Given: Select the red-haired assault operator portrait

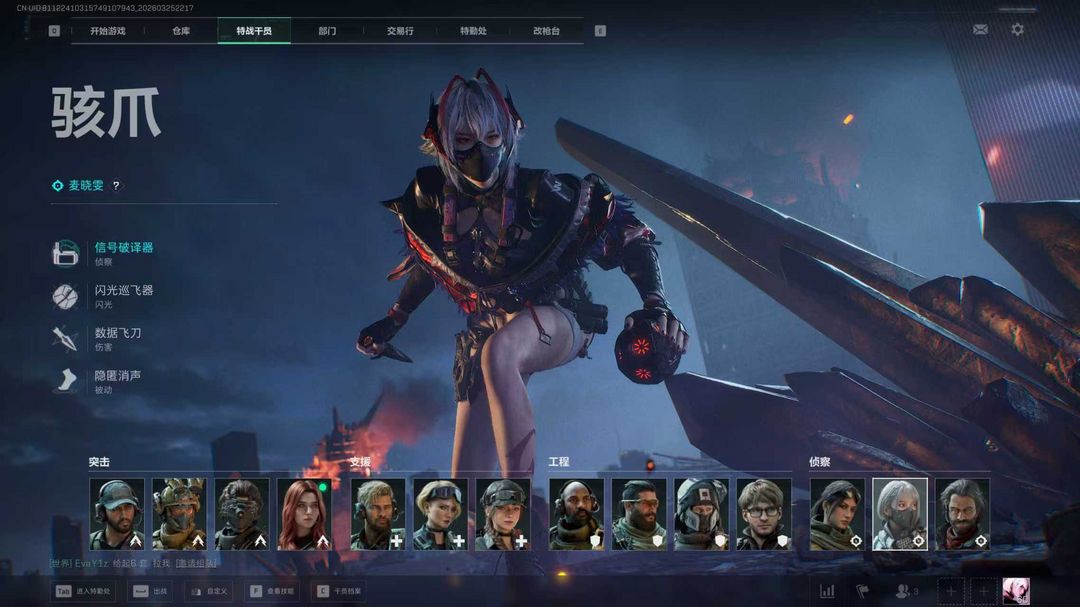Looking at the screenshot, I should (304, 514).
